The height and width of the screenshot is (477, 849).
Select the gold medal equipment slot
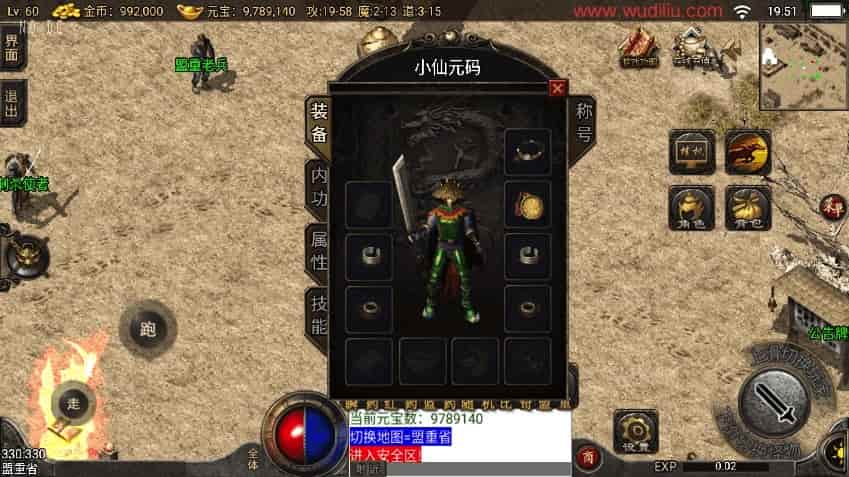coord(527,204)
